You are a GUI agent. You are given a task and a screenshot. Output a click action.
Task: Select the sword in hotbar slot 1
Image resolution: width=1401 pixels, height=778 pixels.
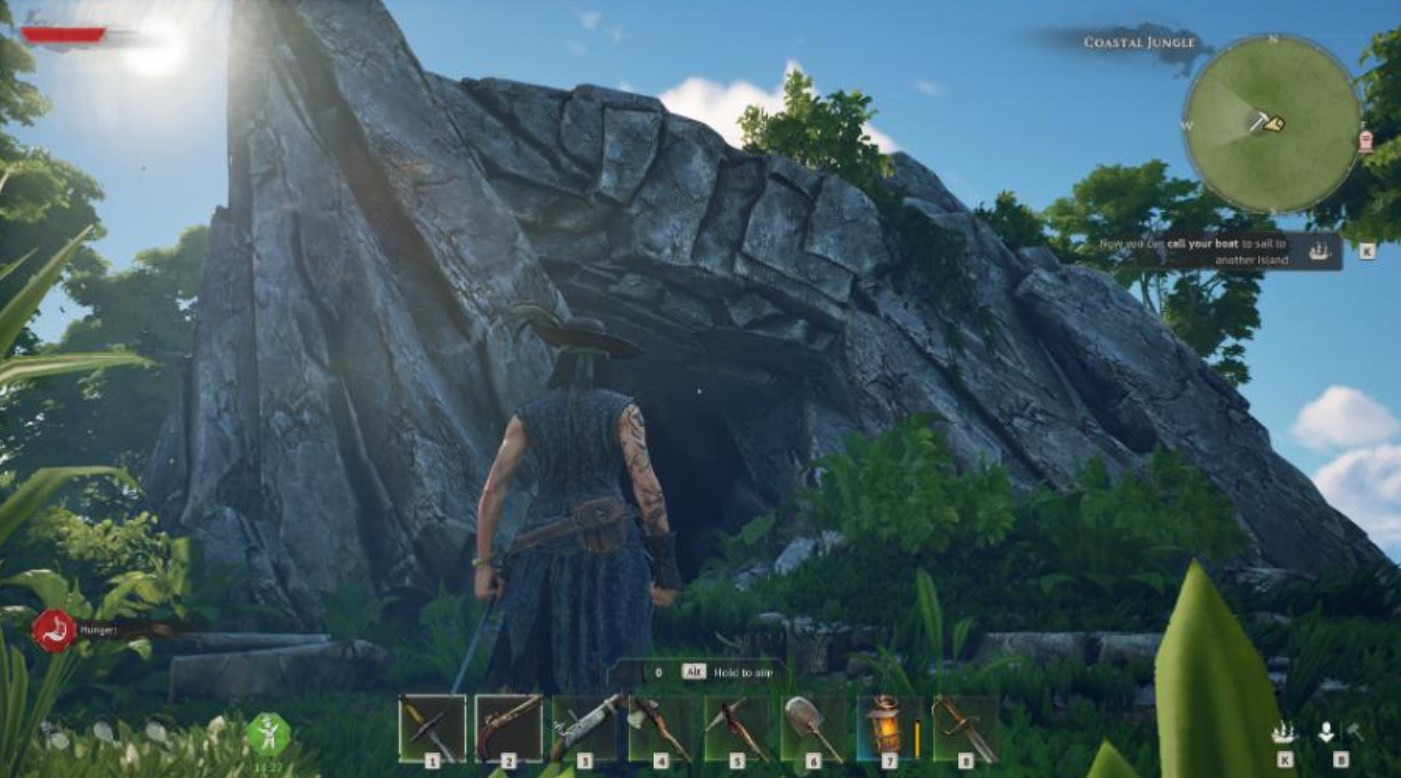(x=432, y=728)
